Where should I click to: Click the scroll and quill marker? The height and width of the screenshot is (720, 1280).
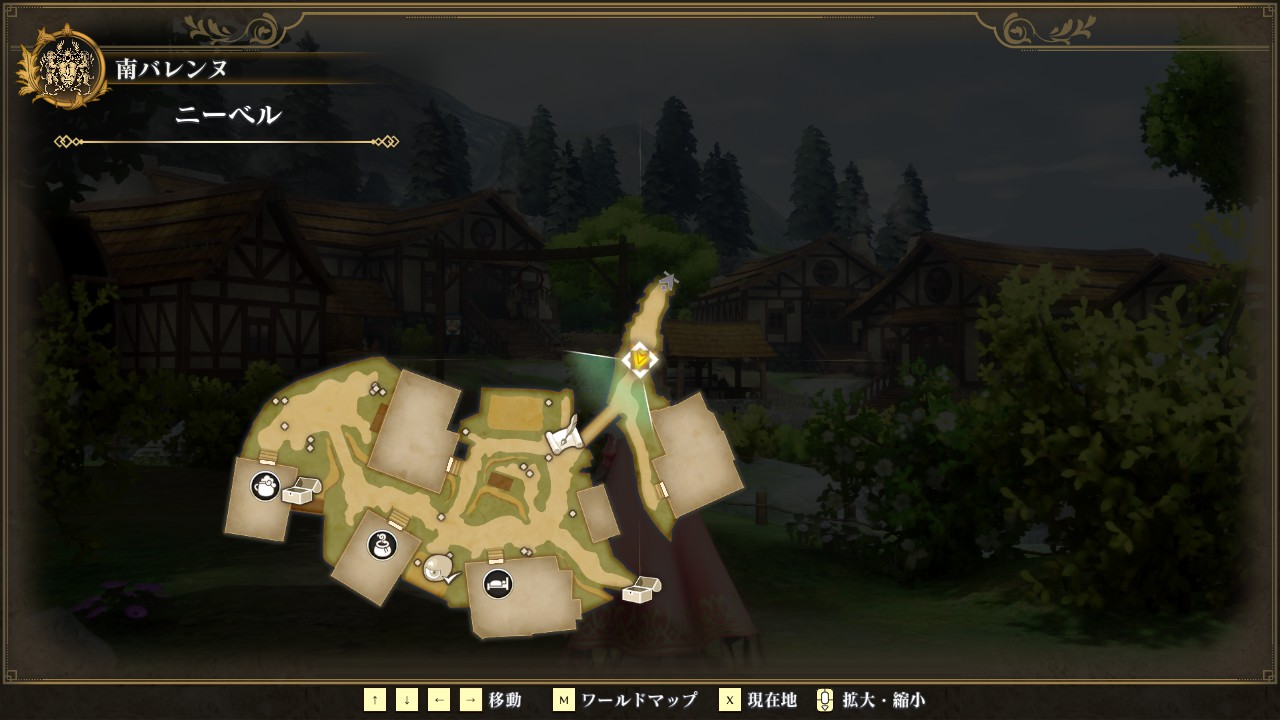coord(564,436)
